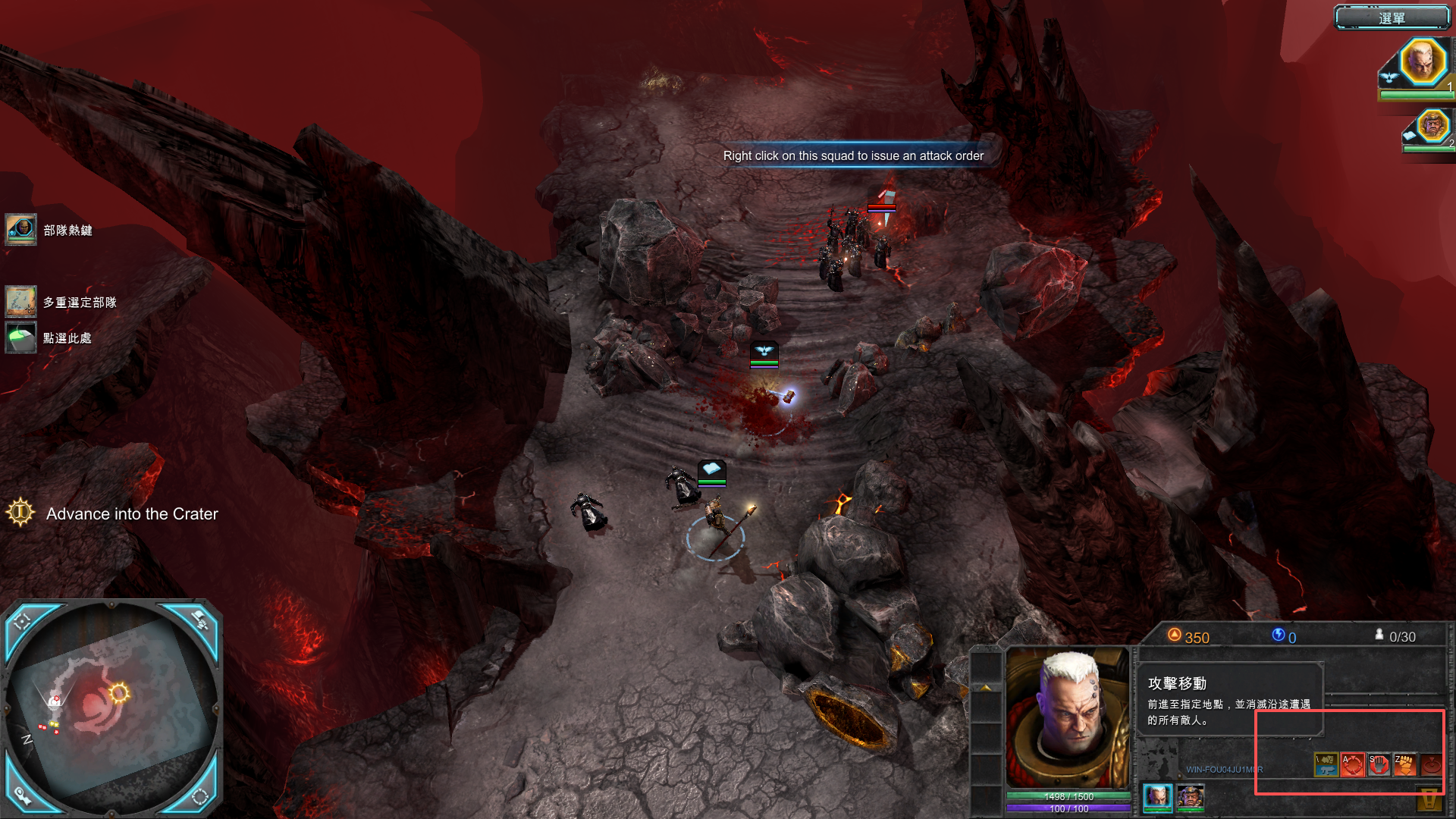The height and width of the screenshot is (819, 1456).
Task: Select the Advance into the Crater objective
Action: tap(131, 513)
